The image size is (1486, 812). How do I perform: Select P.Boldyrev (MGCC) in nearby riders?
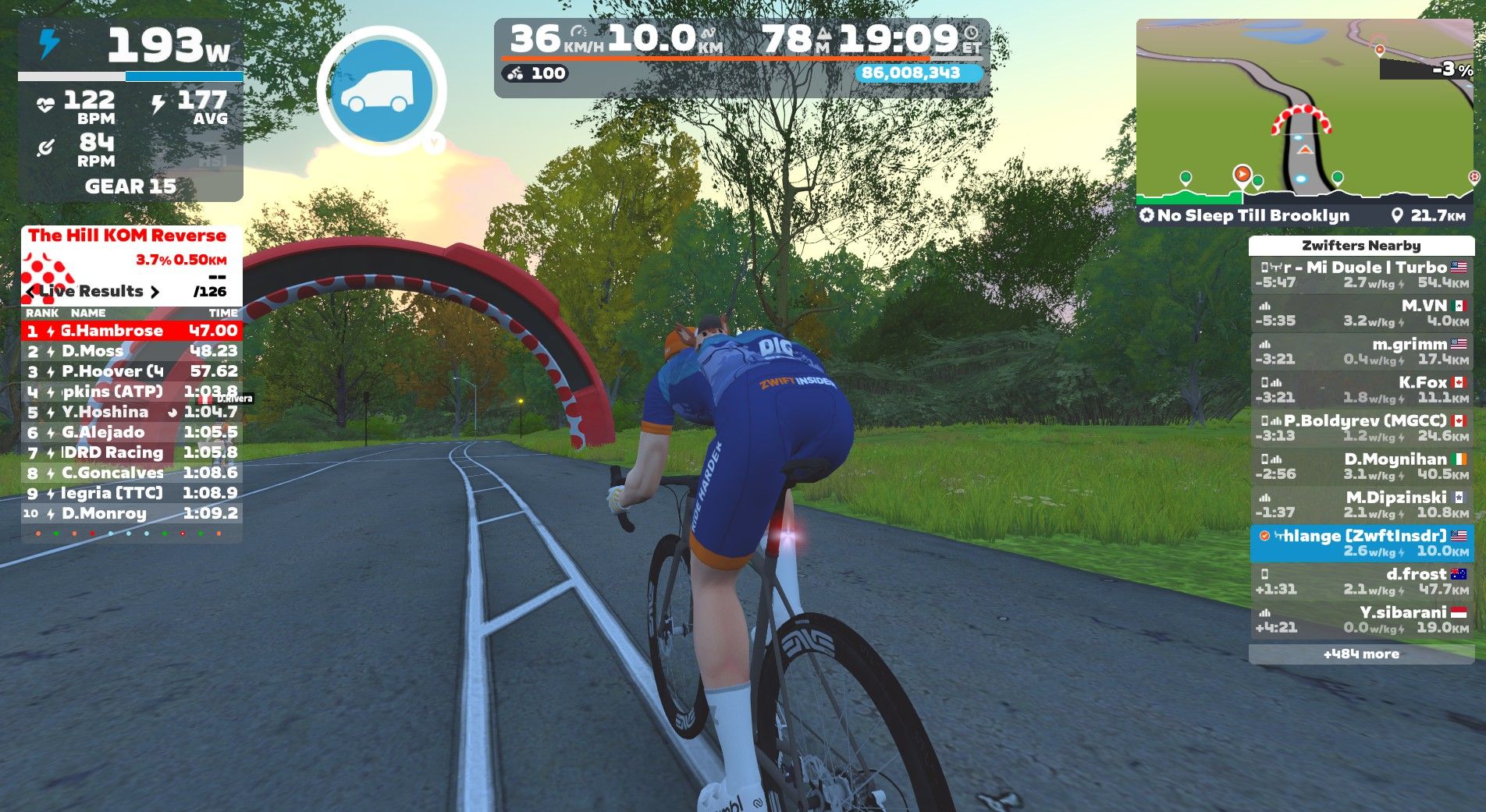1361,427
